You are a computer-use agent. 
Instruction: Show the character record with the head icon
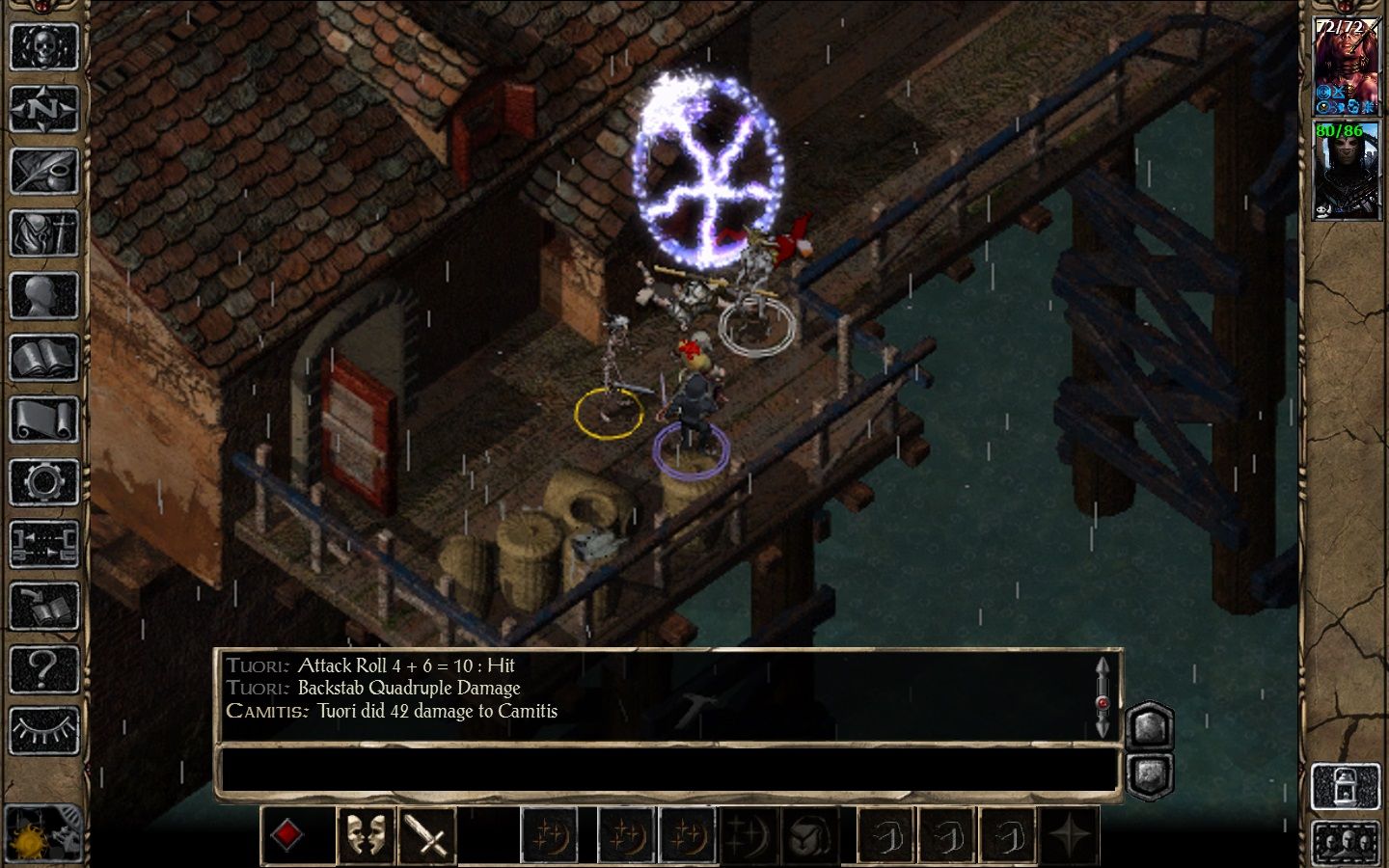pos(43,295)
